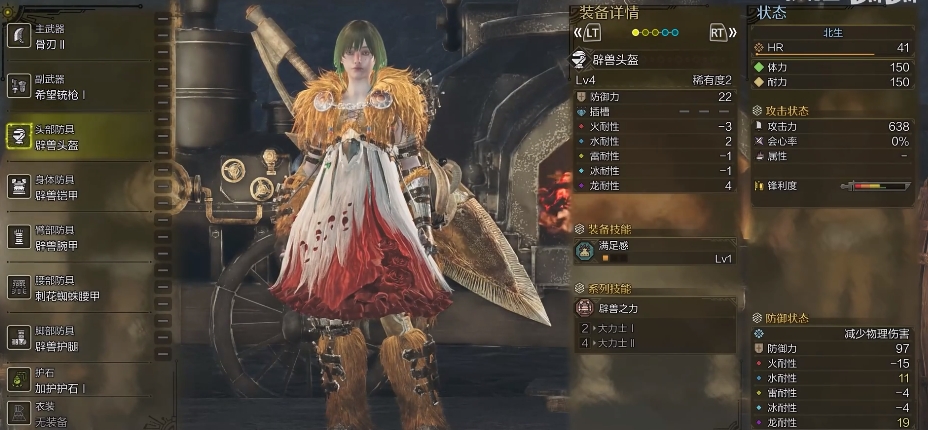
Task: Pick the arm armor 辟兽腕甲 slot
Action: pyautogui.click(x=80, y=237)
